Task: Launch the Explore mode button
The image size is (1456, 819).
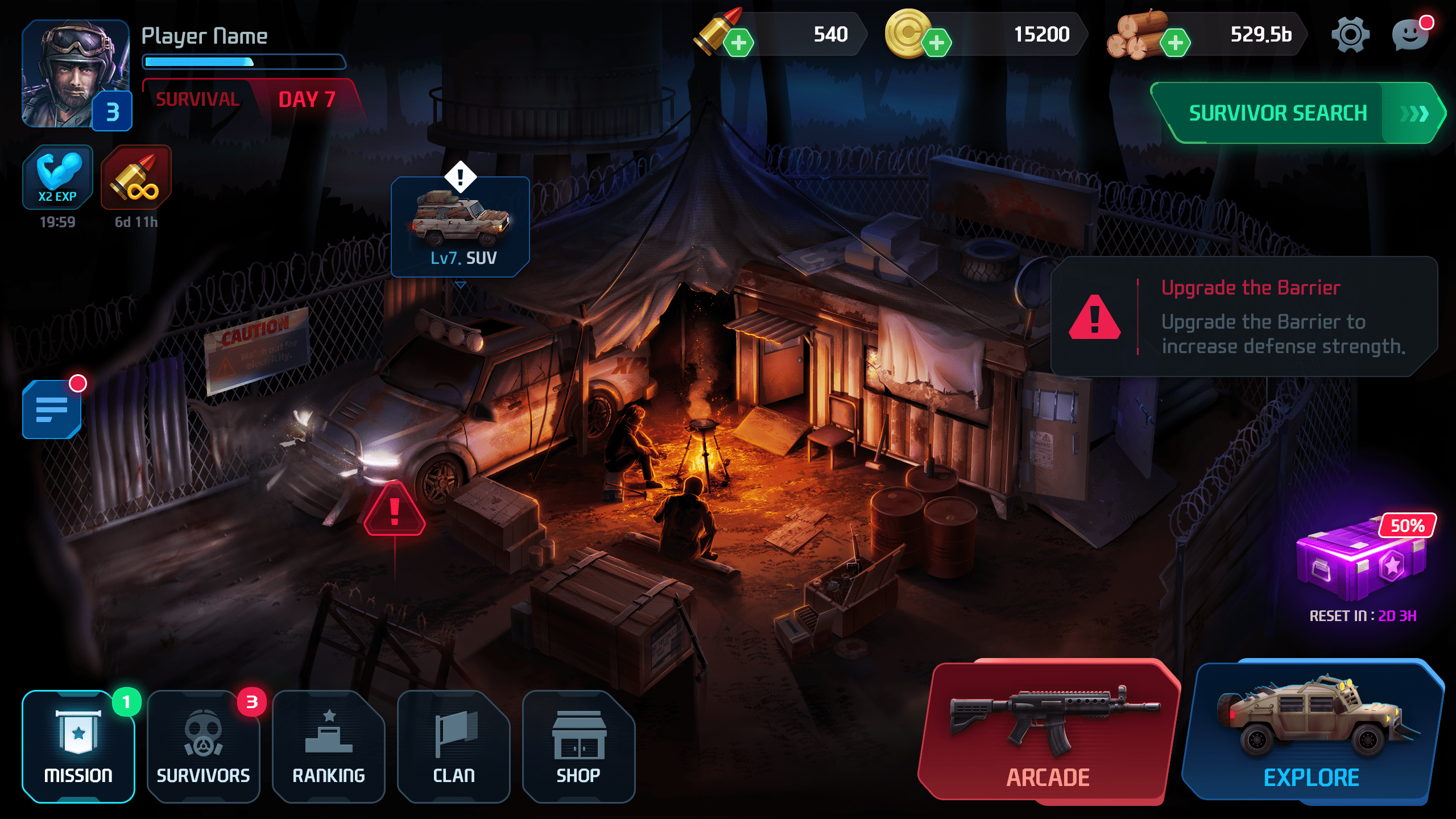Action: (x=1312, y=733)
